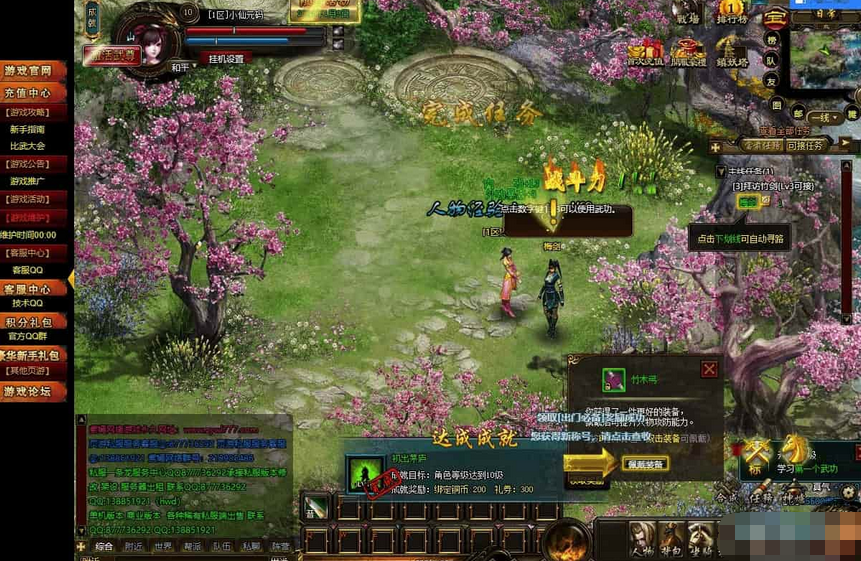Image resolution: width=861 pixels, height=561 pixels.
Task: Open the 游戏官网 sidebar link
Action: [x=34, y=71]
